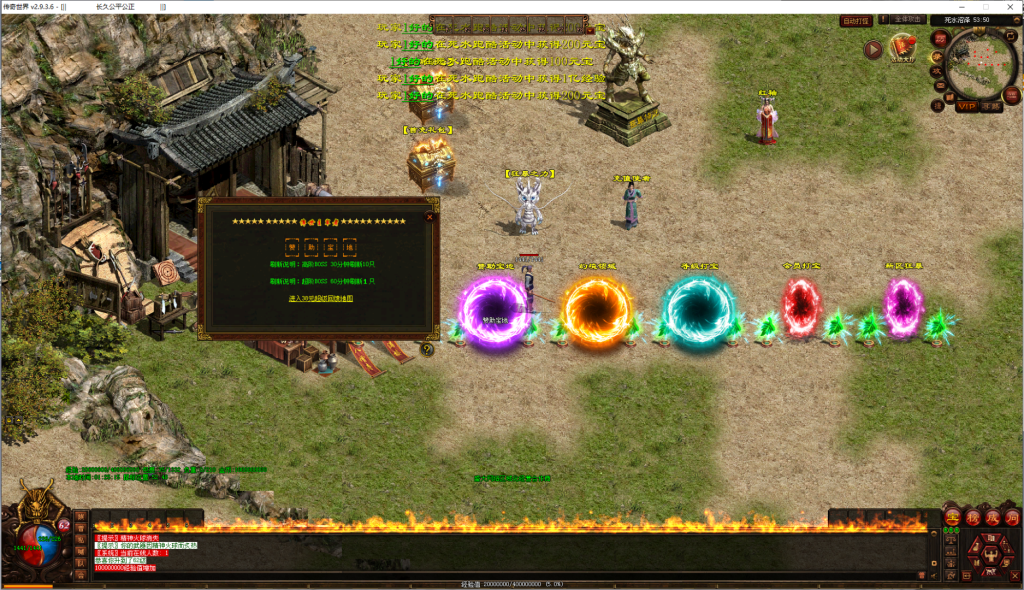Click the round play arrow button
Screen dimensions: 1024x590
873,48
